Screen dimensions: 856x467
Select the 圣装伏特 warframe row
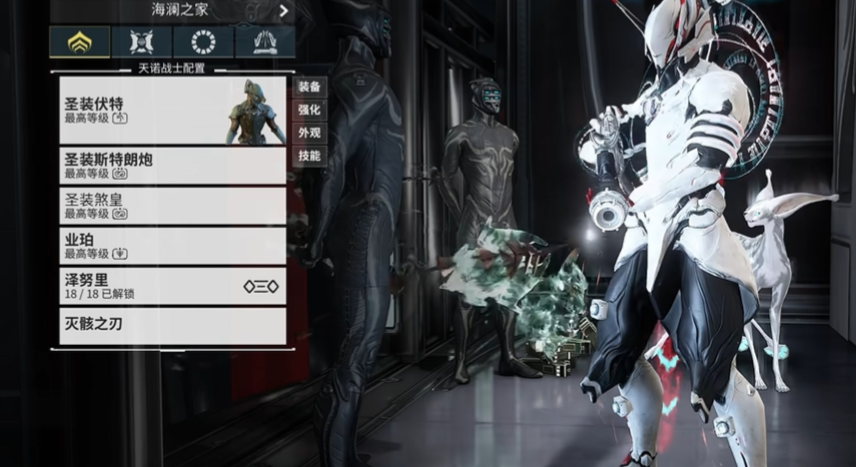pos(172,110)
